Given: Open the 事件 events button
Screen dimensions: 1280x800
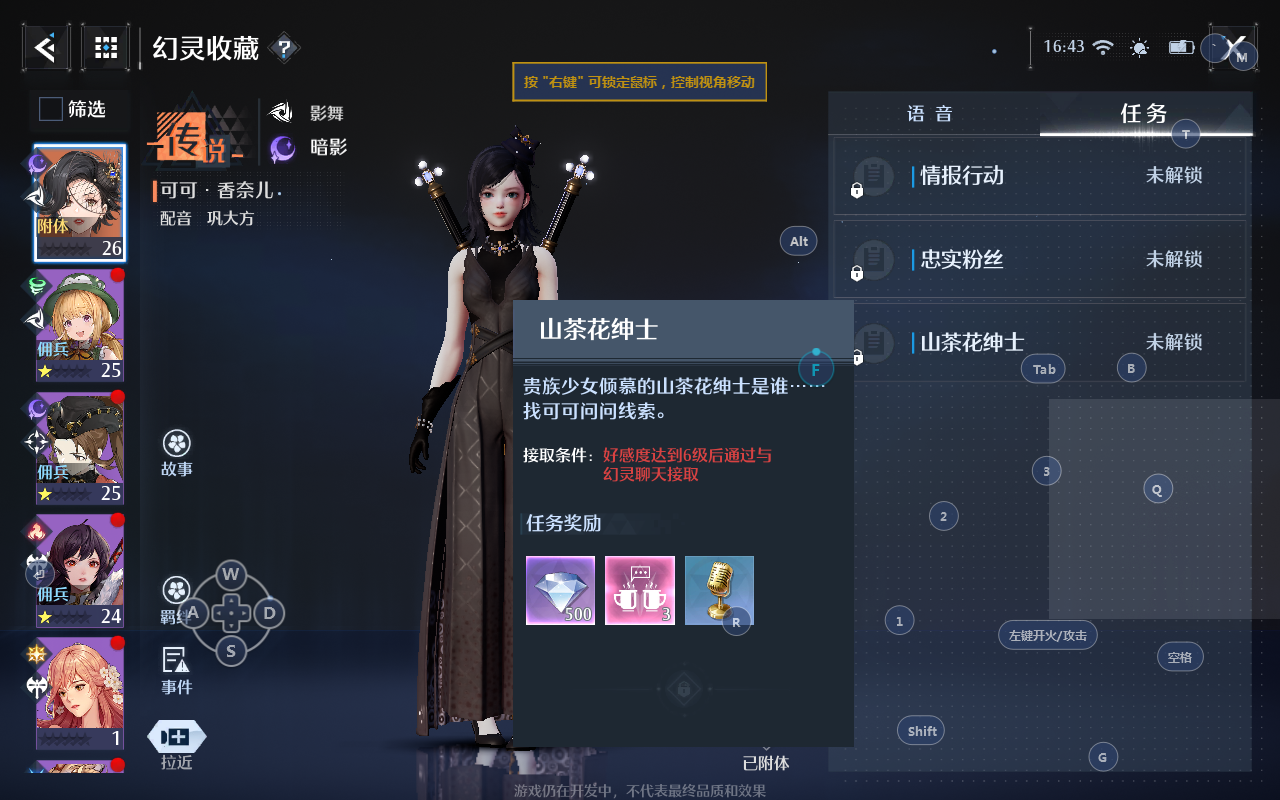Looking at the screenshot, I should coord(176,670).
